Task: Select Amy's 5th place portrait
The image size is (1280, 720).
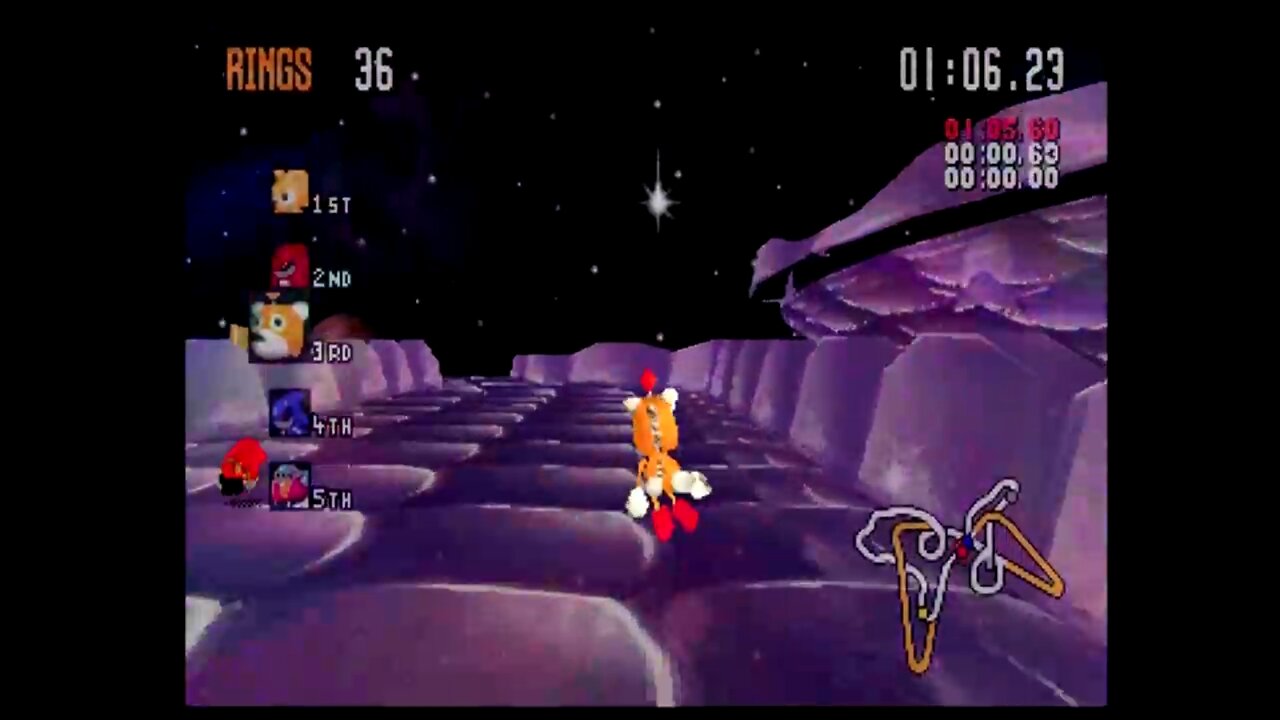Action: pyautogui.click(x=289, y=487)
